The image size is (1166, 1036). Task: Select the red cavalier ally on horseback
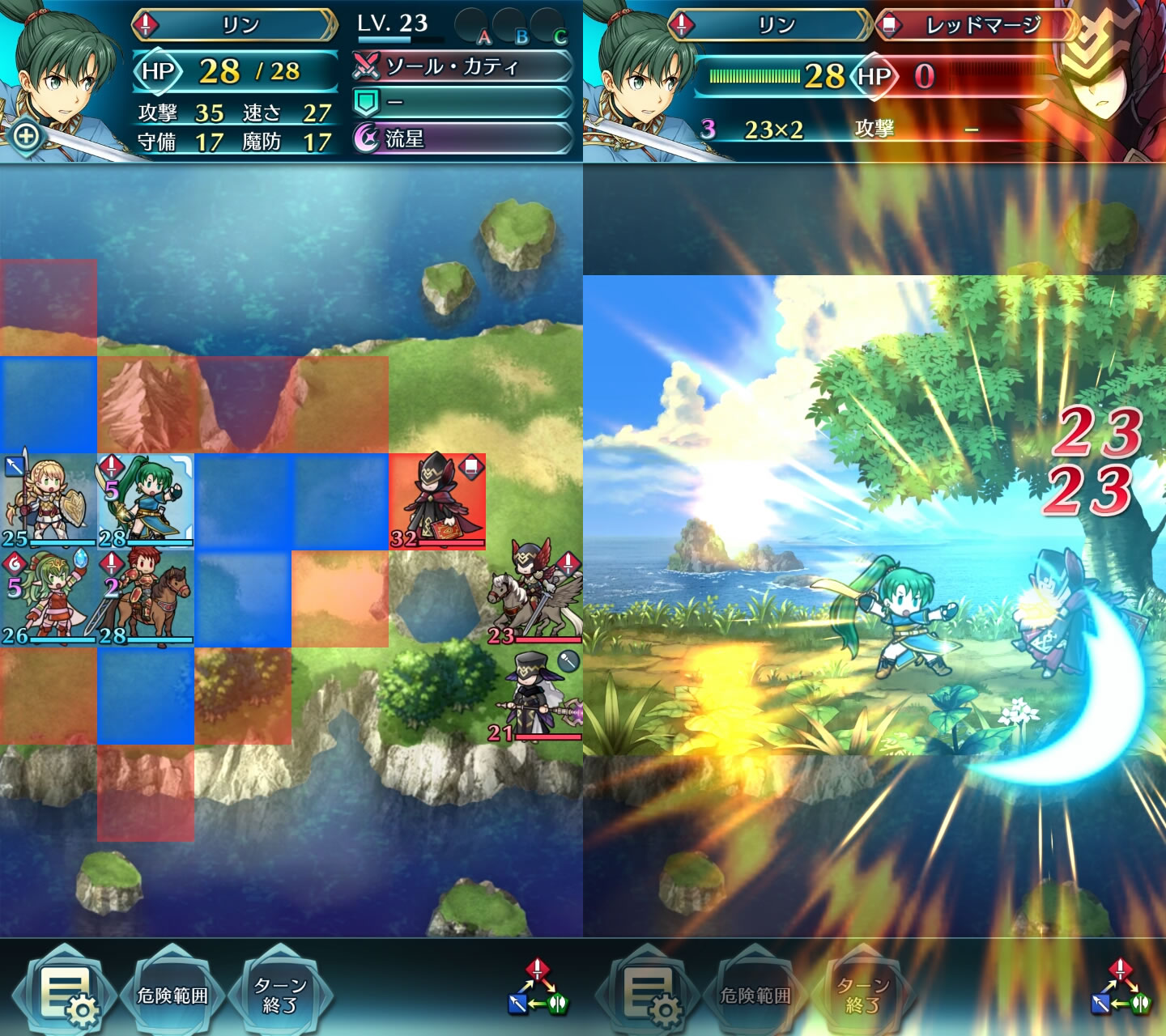point(146,597)
